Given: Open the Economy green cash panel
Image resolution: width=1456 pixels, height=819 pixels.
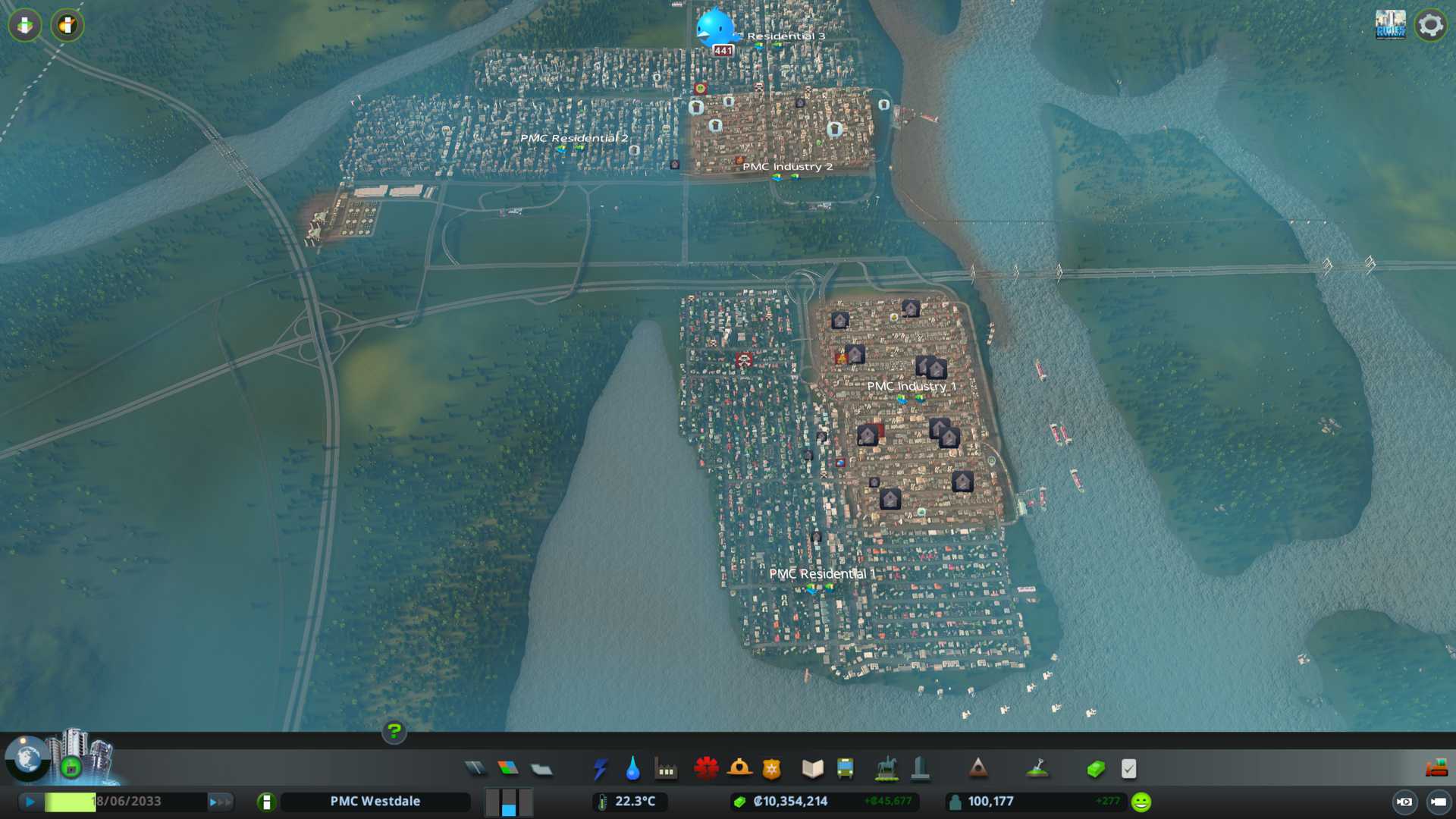Looking at the screenshot, I should (1095, 769).
